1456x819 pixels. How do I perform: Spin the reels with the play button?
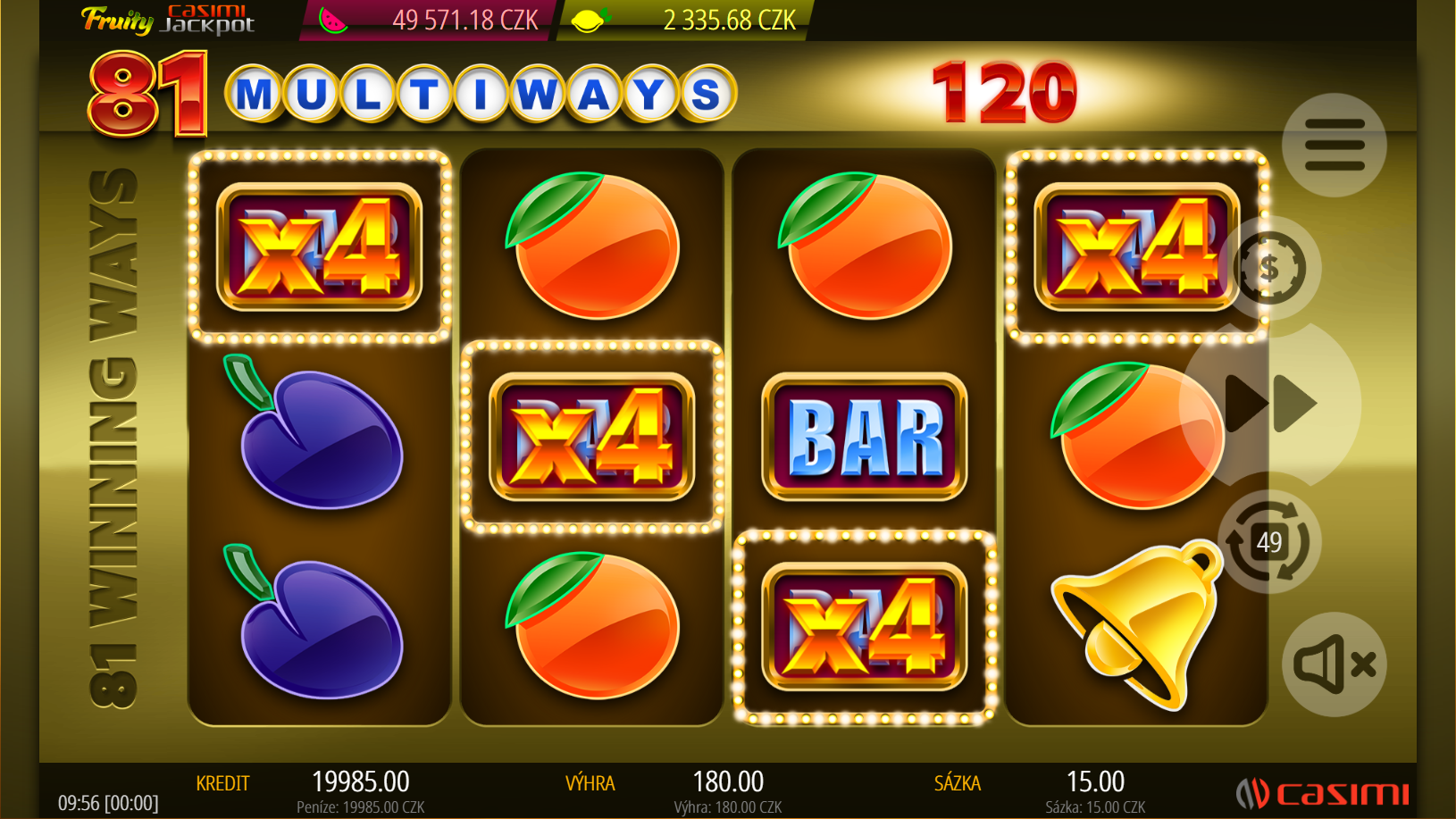pyautogui.click(x=1271, y=404)
